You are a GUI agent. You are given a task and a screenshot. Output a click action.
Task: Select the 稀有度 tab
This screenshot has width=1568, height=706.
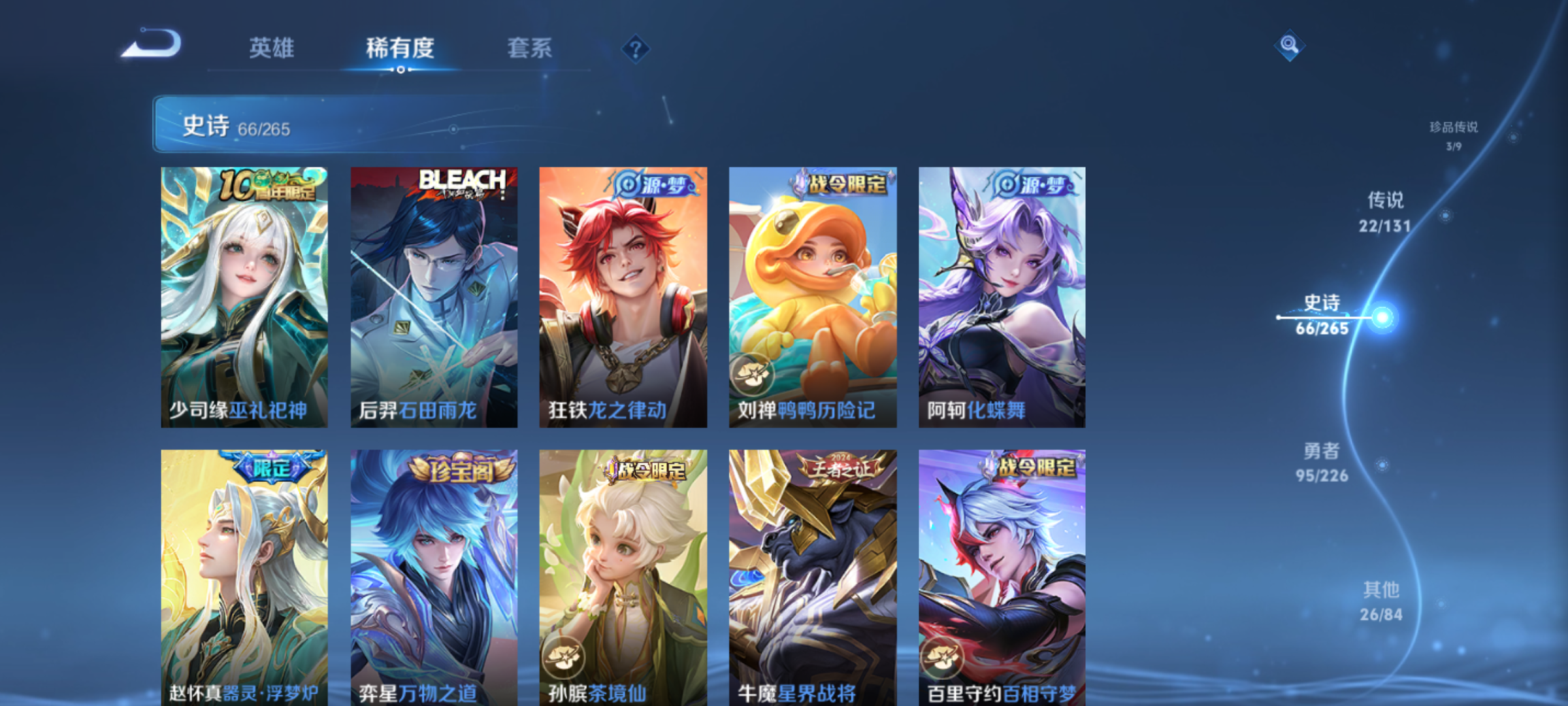point(400,48)
